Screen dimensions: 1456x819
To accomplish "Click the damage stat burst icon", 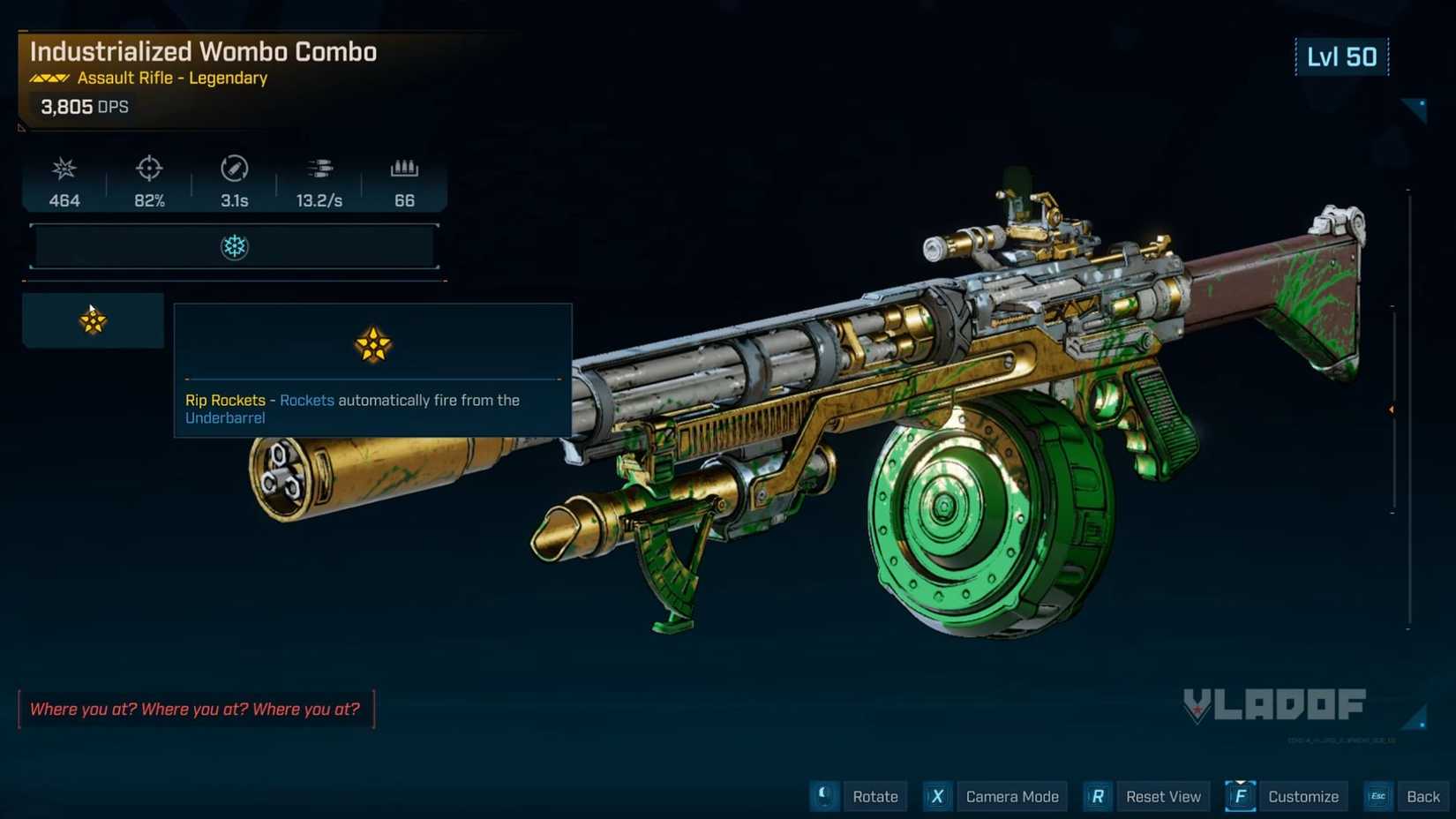I will pos(63,169).
